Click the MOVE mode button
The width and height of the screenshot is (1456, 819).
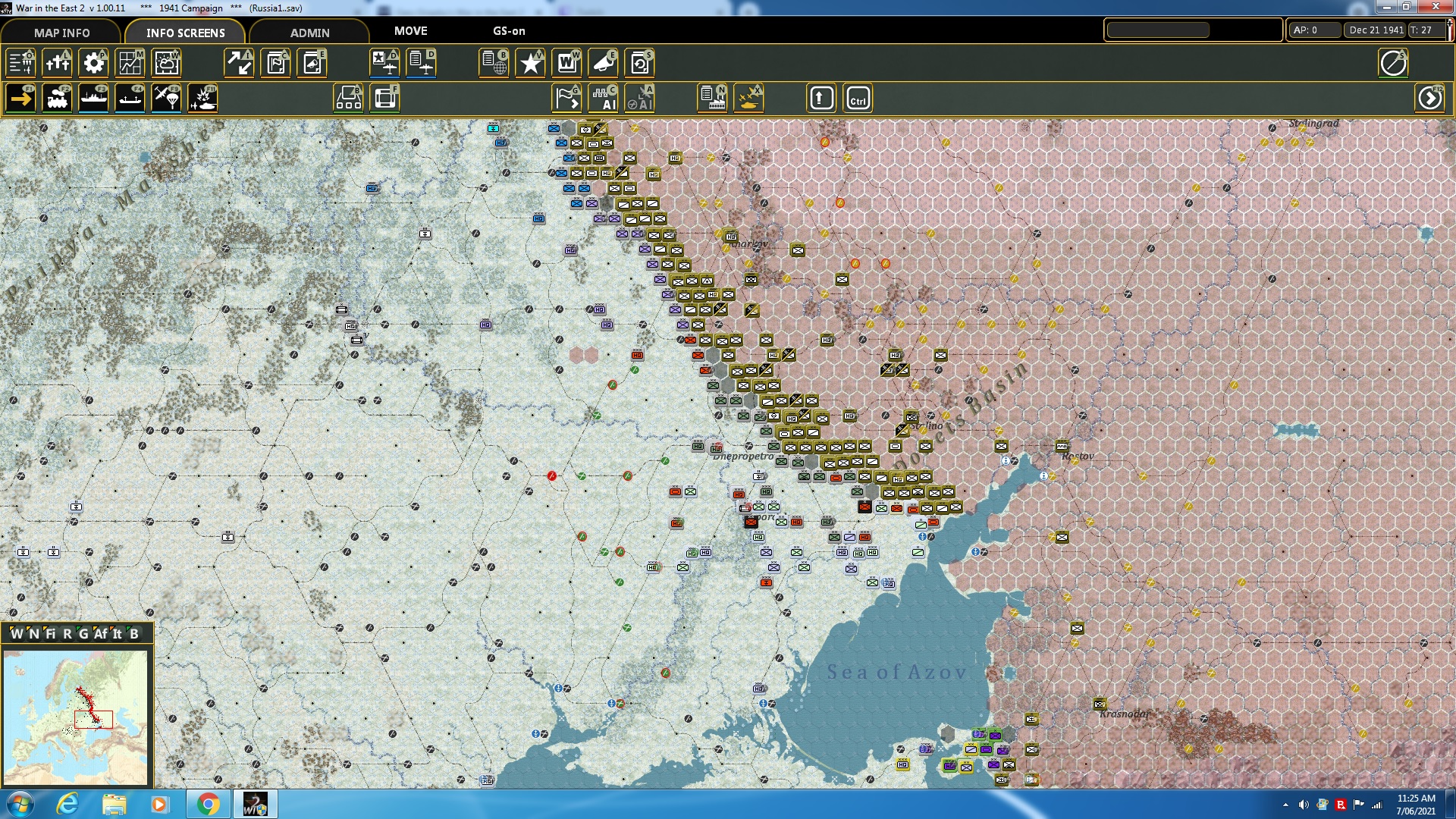click(x=410, y=31)
